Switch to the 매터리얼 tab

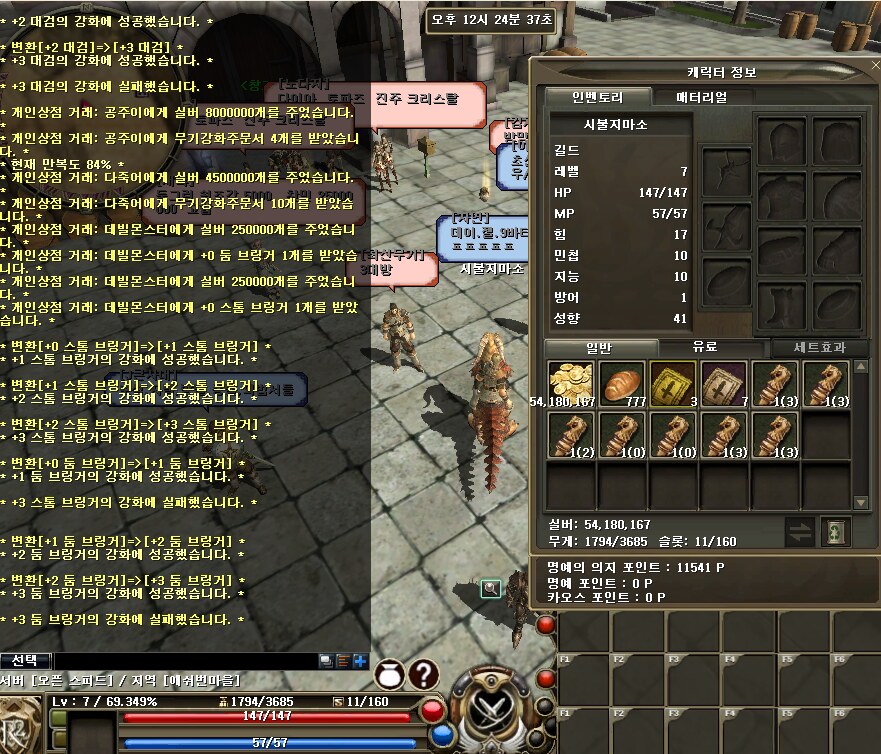(706, 97)
